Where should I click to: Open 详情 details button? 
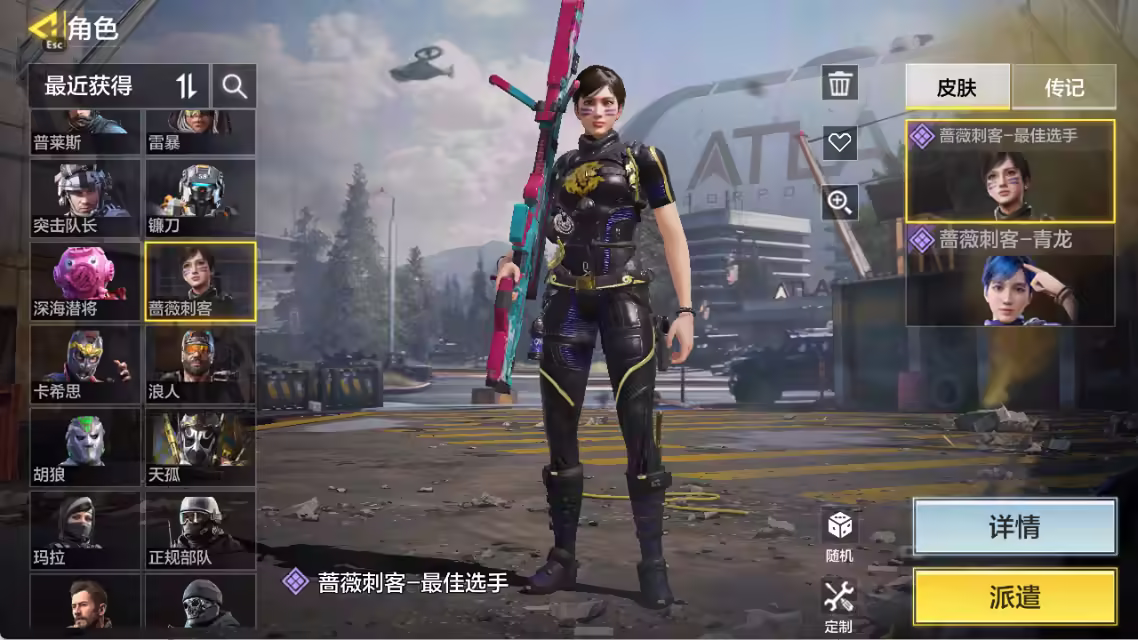(1014, 527)
